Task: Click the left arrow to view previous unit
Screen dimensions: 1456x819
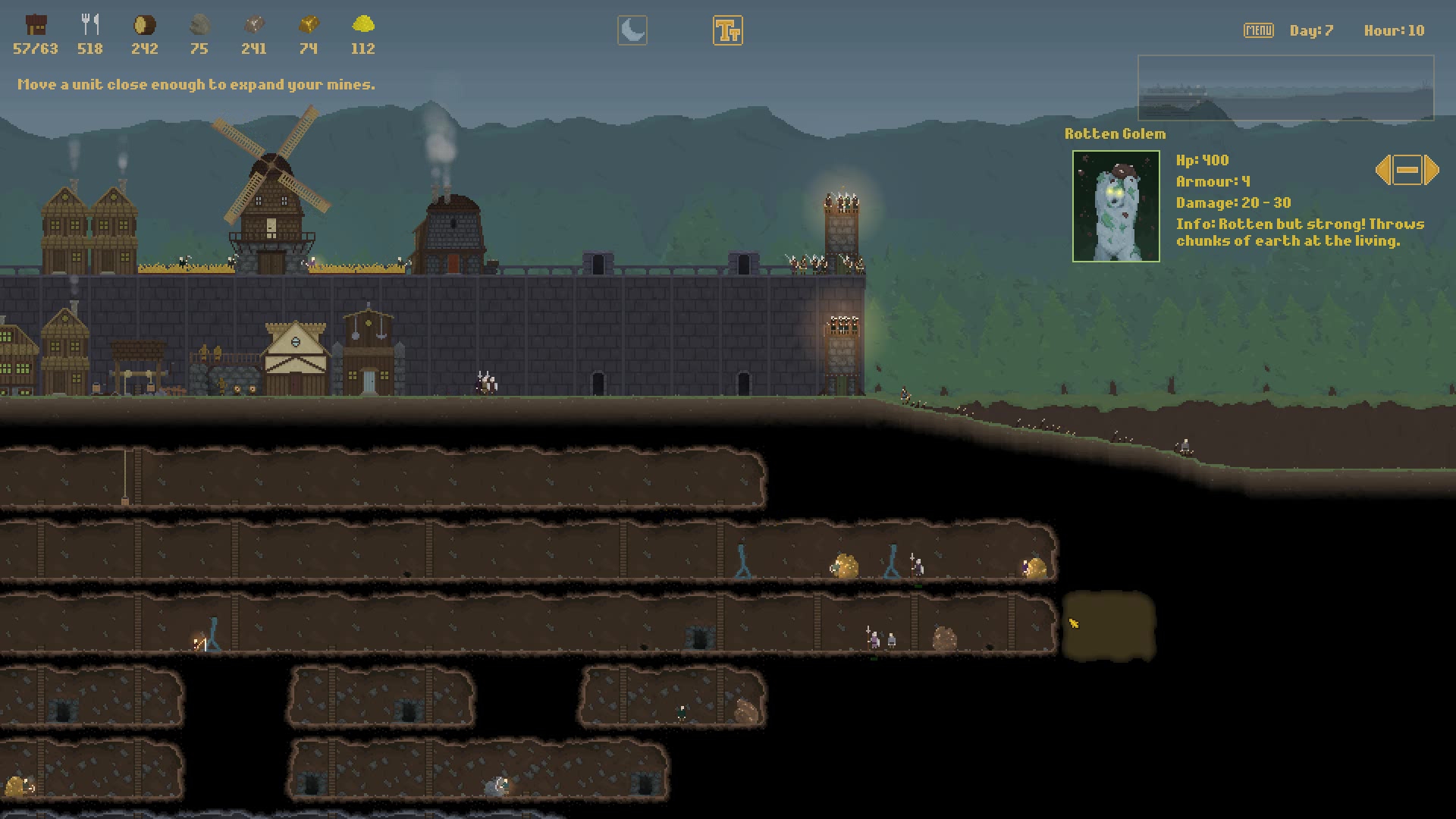Action: click(x=1383, y=170)
